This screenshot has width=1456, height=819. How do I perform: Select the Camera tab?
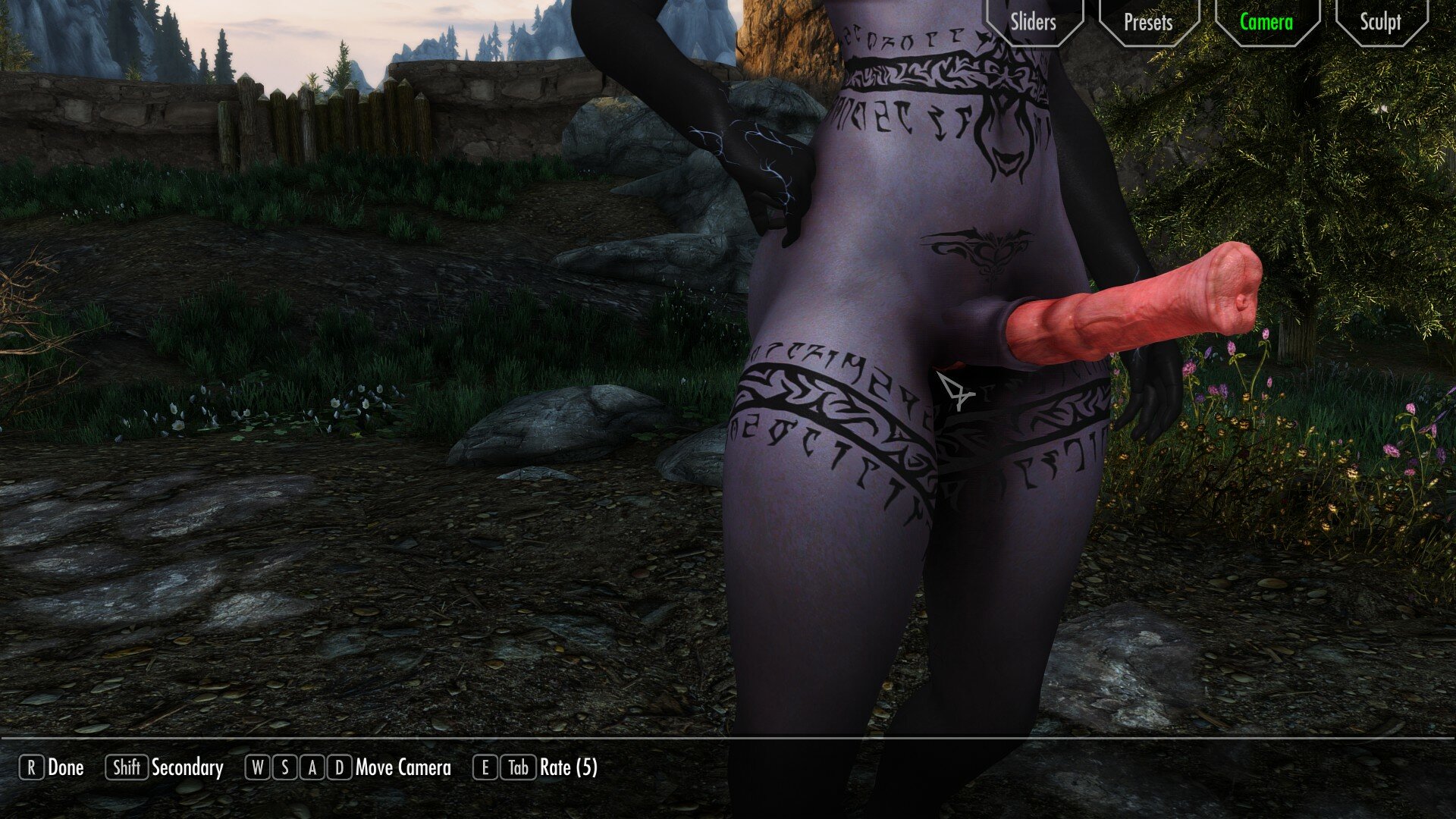[x=1266, y=22]
